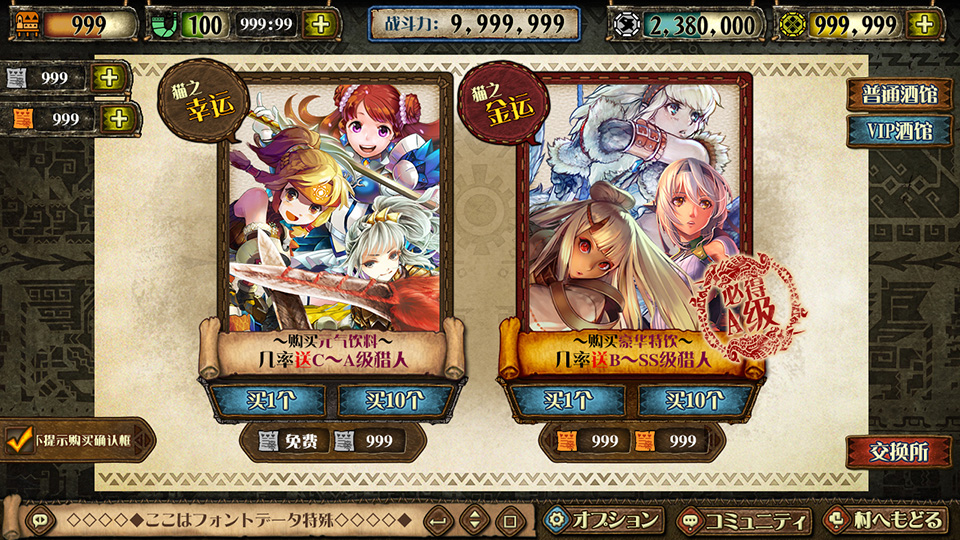Buy one 豪华特饮 drink
Screen dimensions: 960x540
[567, 400]
